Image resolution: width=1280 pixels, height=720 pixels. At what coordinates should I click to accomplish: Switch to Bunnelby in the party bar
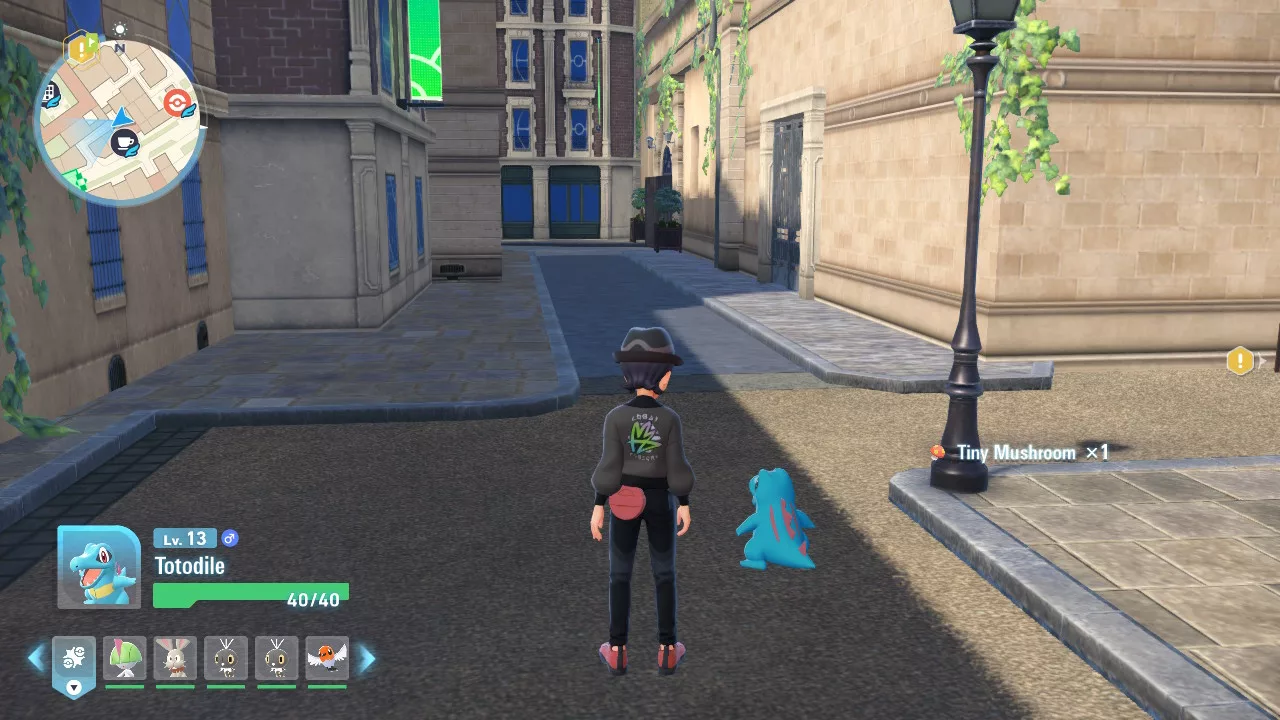point(175,658)
